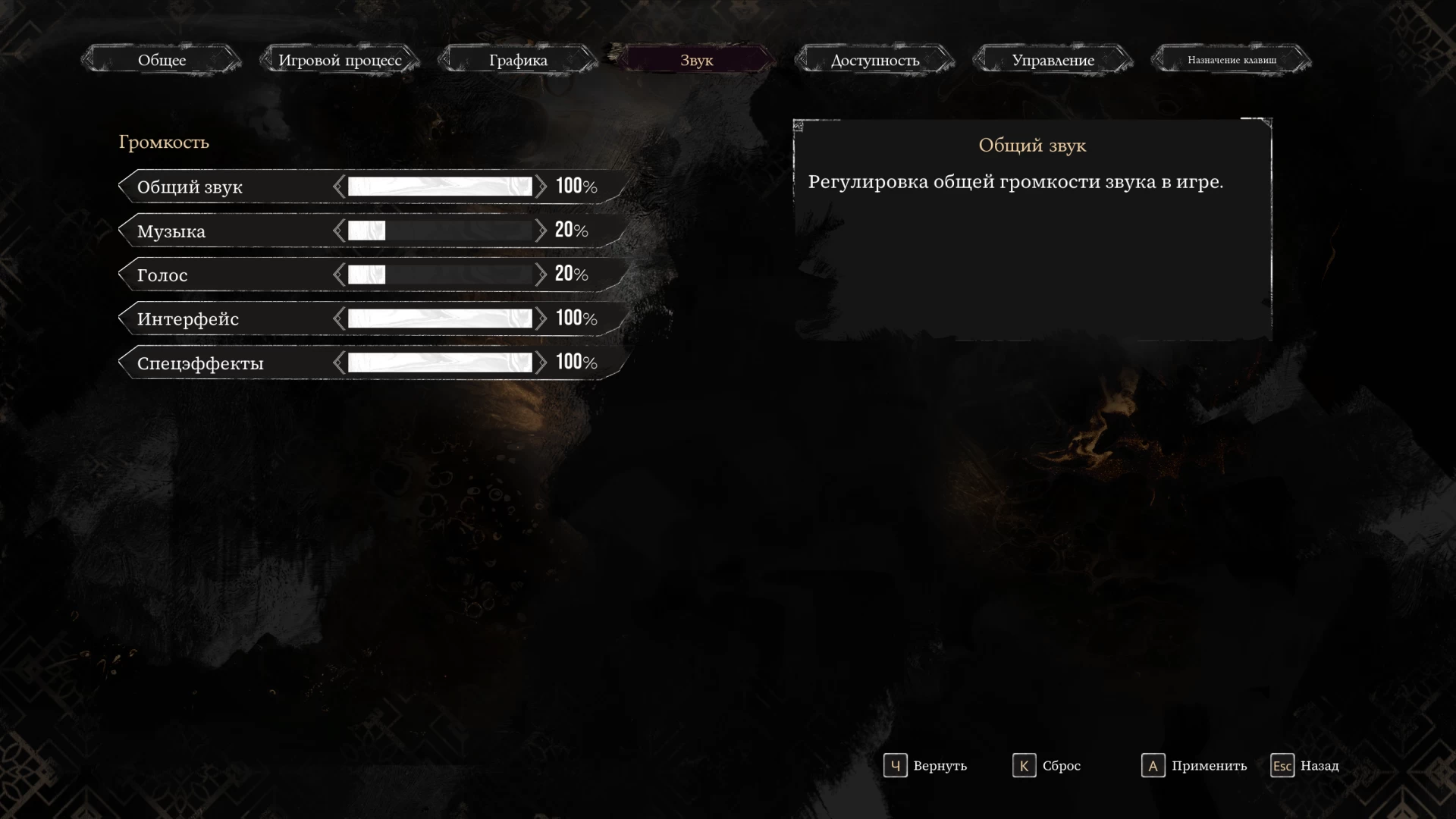Switch to the Управление tab
This screenshot has height=819, width=1456.
1053,60
